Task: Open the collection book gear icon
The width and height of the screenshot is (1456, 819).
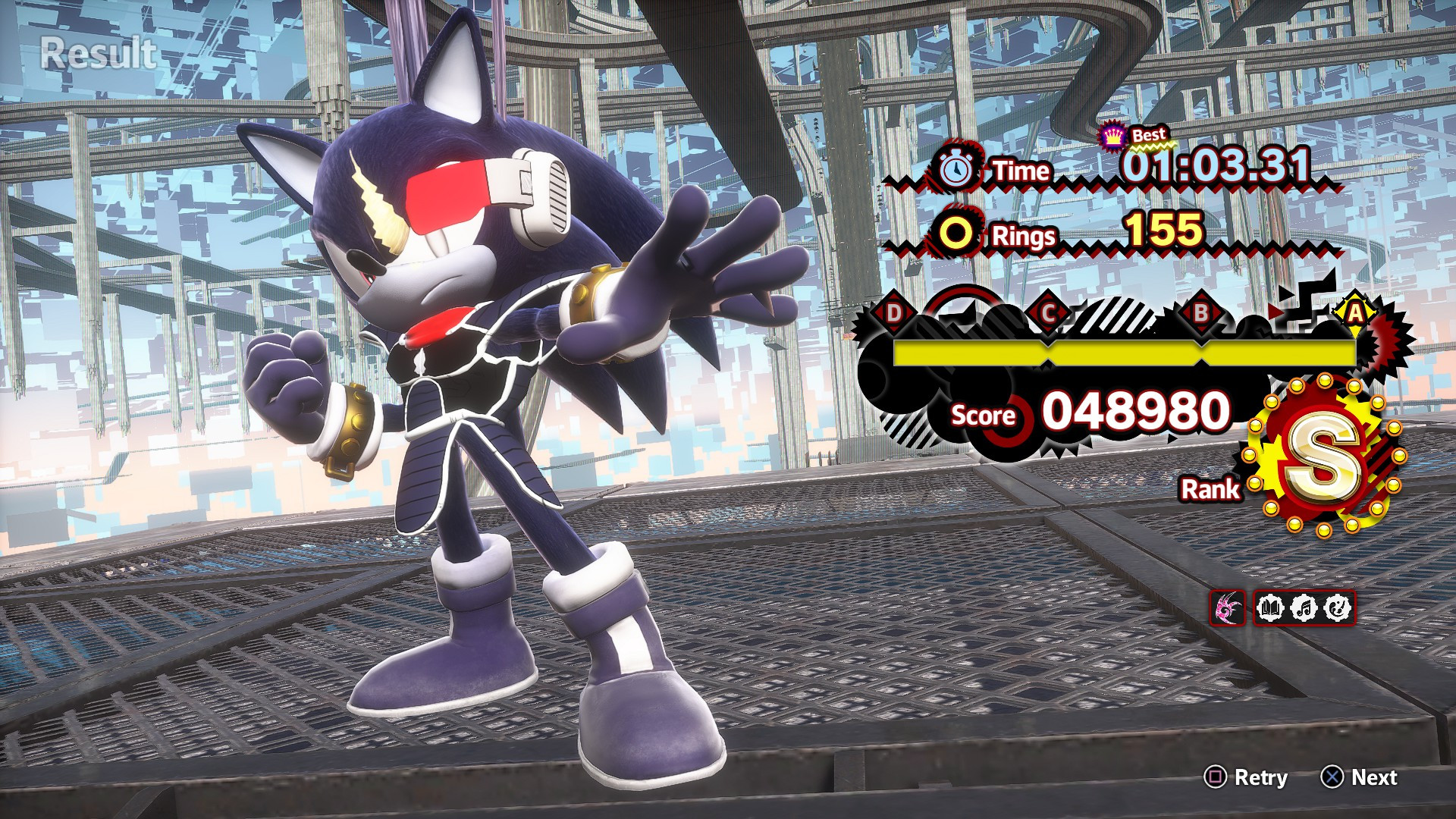Action: 1270,607
